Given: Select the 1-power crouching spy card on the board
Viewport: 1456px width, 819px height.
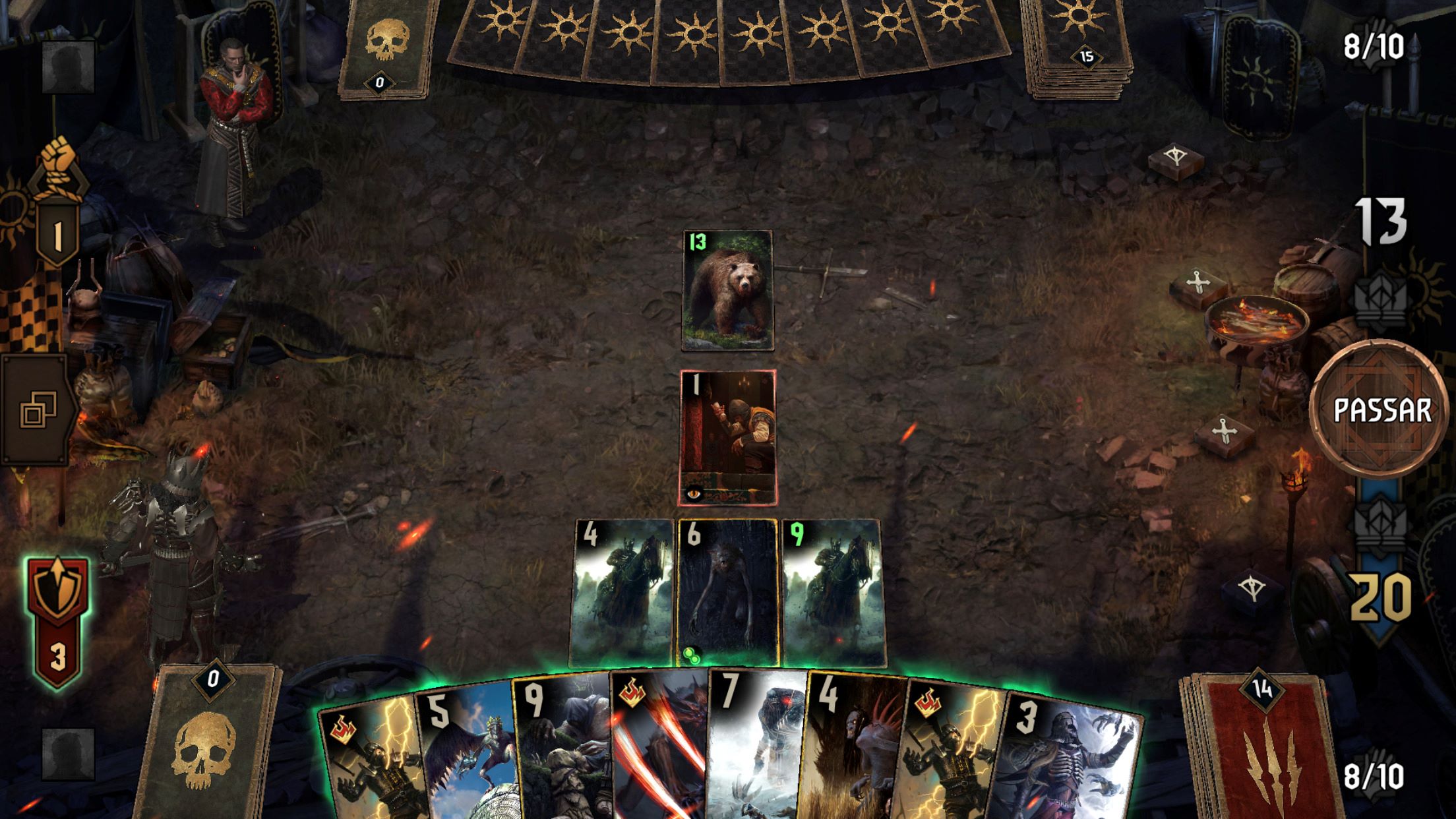Looking at the screenshot, I should click(x=728, y=438).
